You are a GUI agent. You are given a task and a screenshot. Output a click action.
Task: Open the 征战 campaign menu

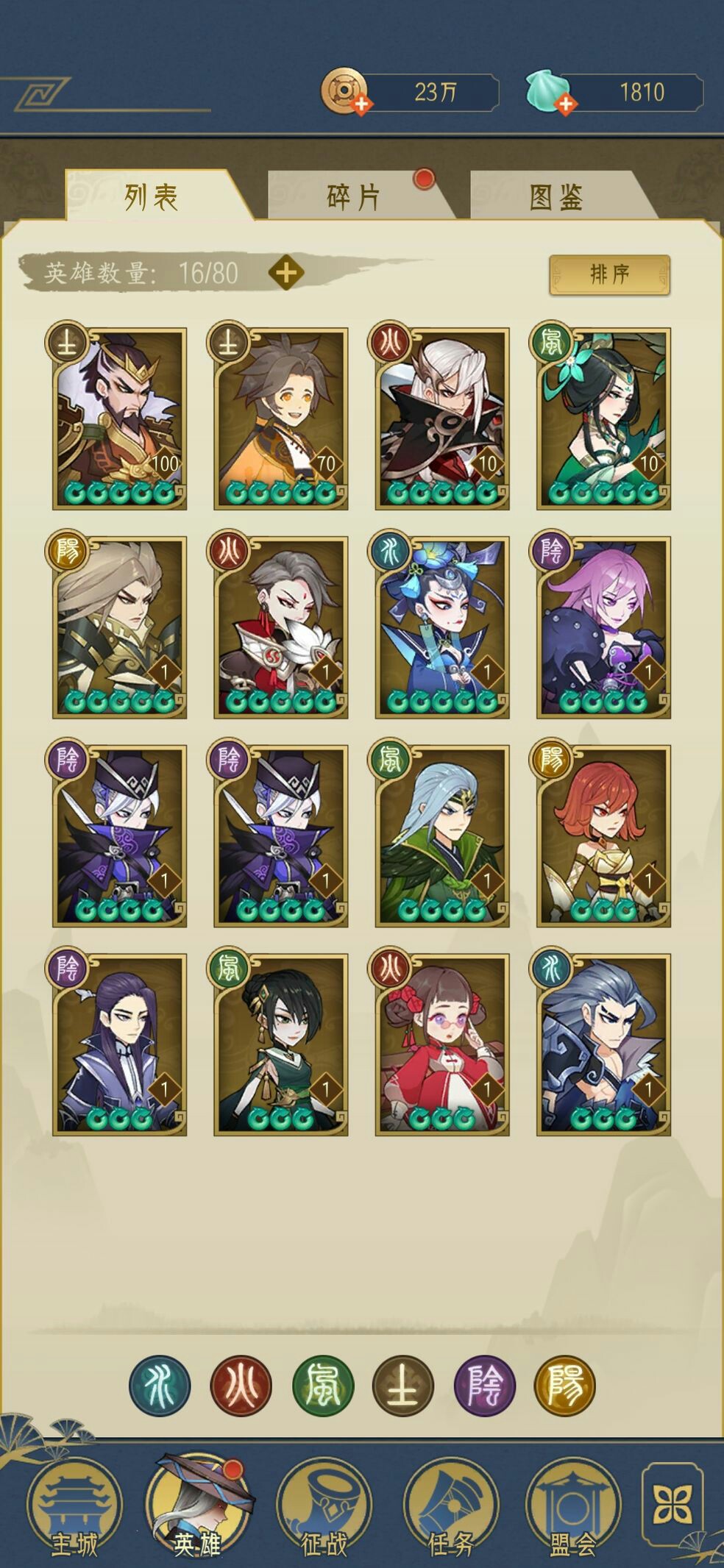point(324,1506)
